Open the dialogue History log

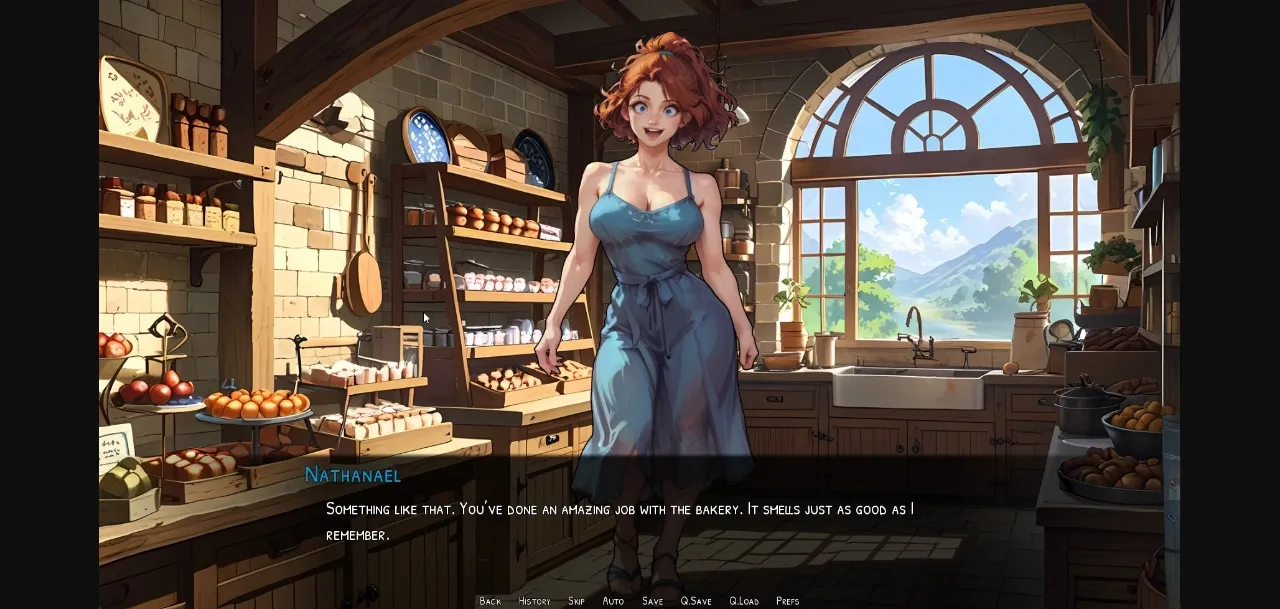534,601
